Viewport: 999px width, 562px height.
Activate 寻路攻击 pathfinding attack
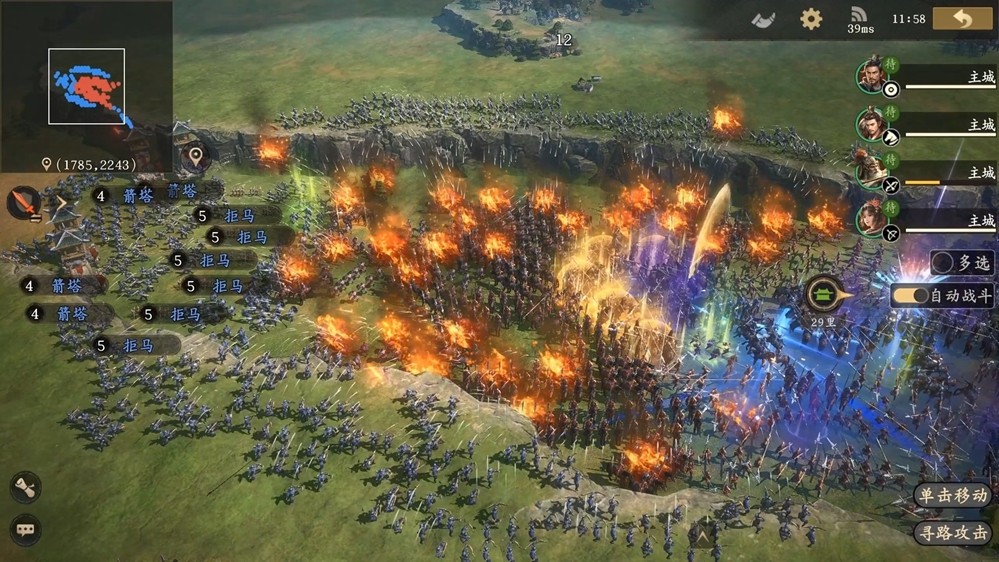(x=952, y=533)
